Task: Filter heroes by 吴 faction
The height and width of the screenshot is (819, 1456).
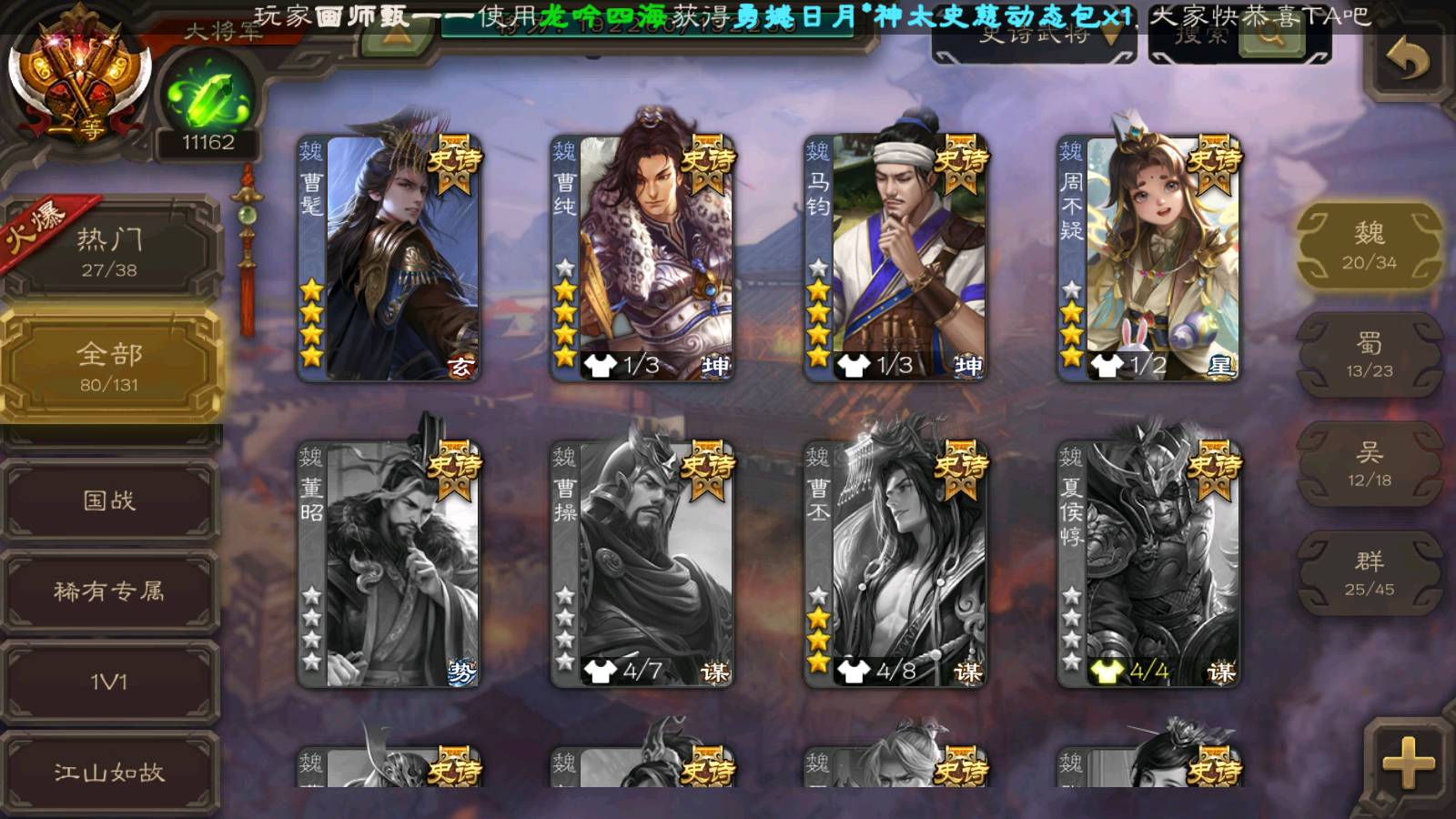Action: 1369,464
